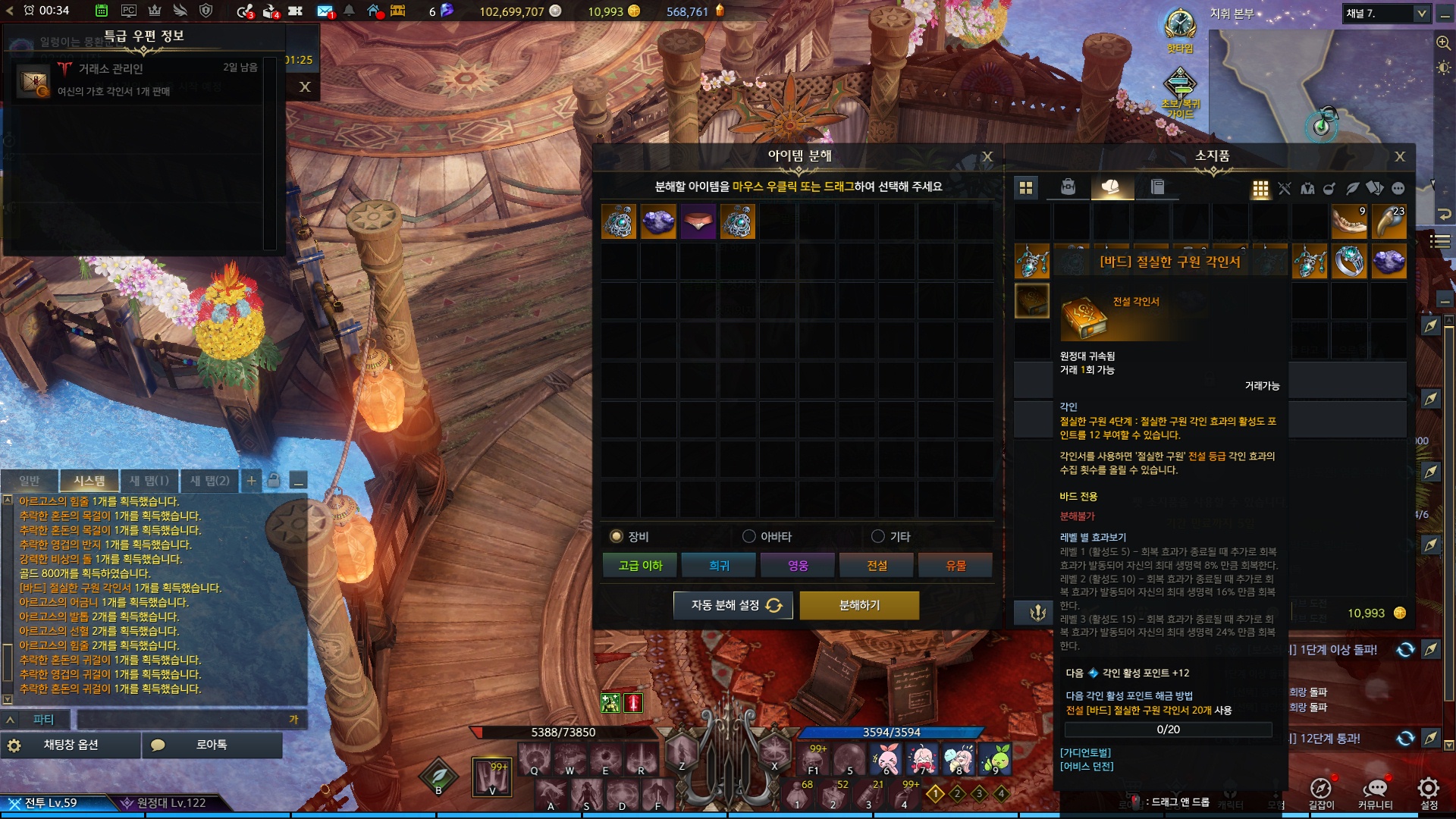Screen dimensions: 1456x819
Task: Toggle the 희귀 rare grade filter
Action: 719,566
